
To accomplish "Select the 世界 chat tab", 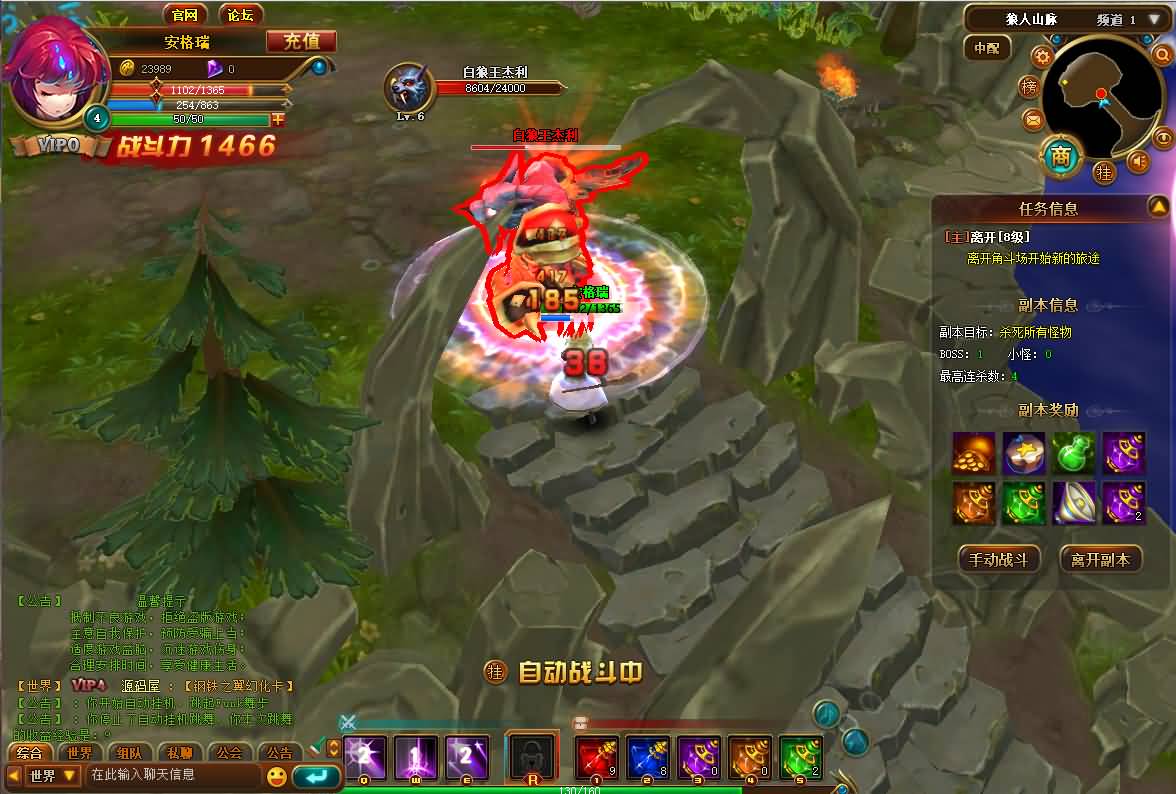I will click(x=80, y=753).
